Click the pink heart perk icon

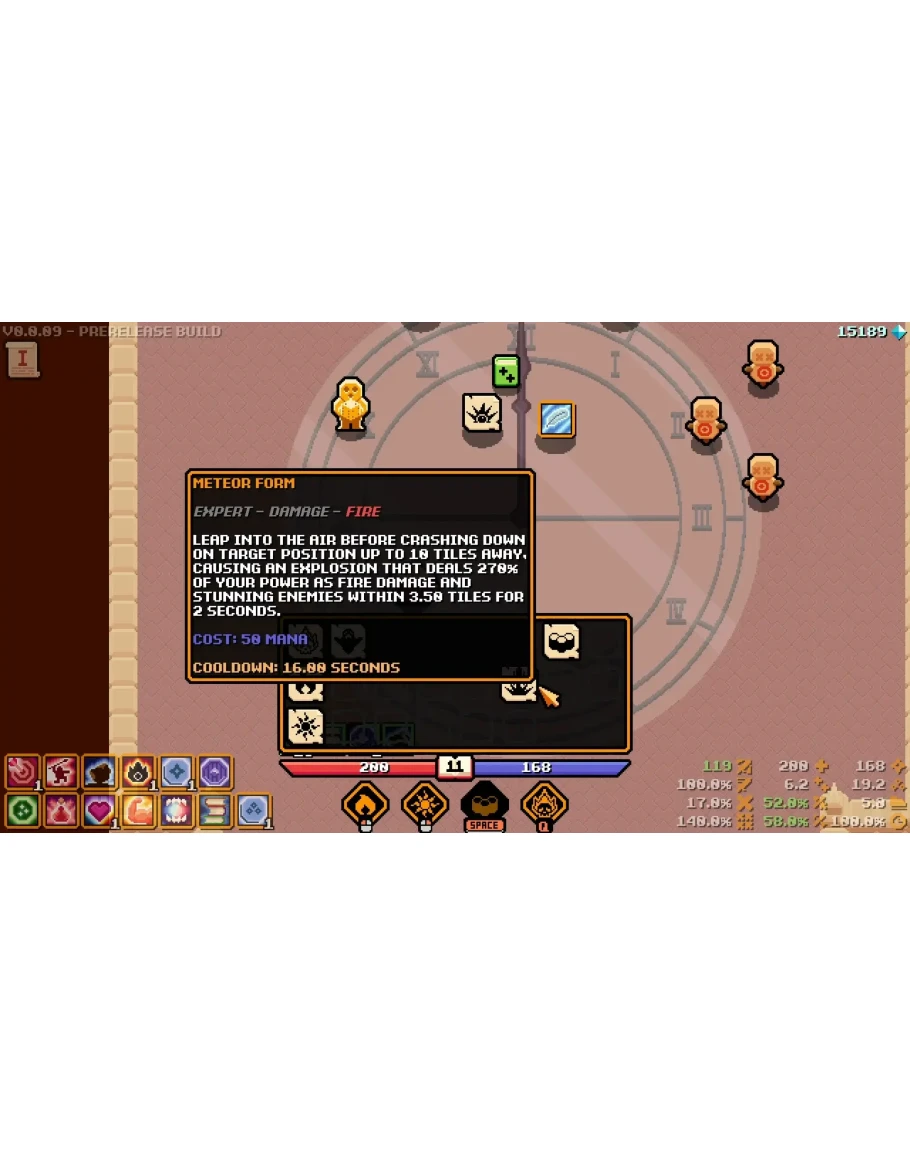click(99, 810)
